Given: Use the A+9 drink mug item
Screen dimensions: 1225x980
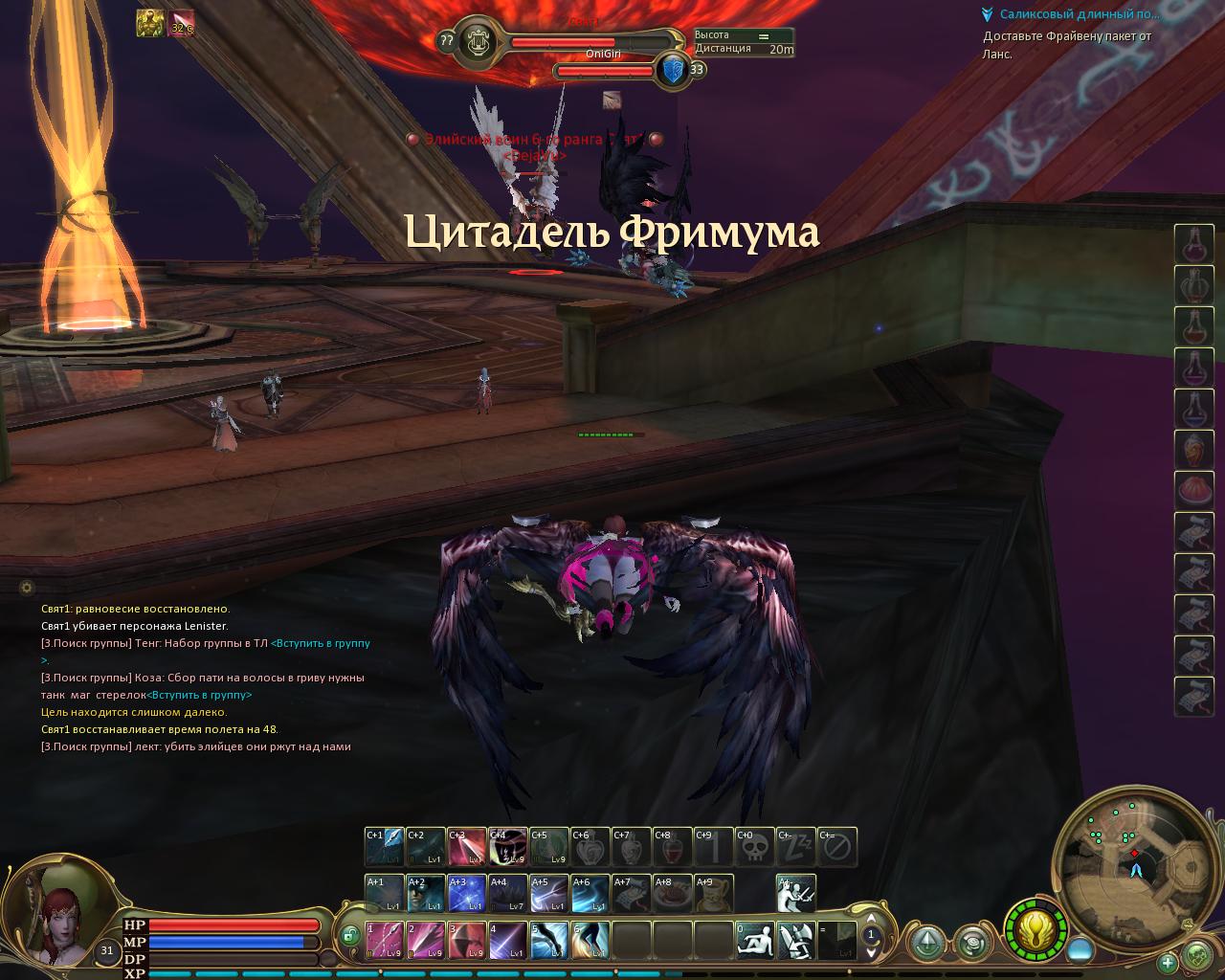Looking at the screenshot, I should click(713, 894).
